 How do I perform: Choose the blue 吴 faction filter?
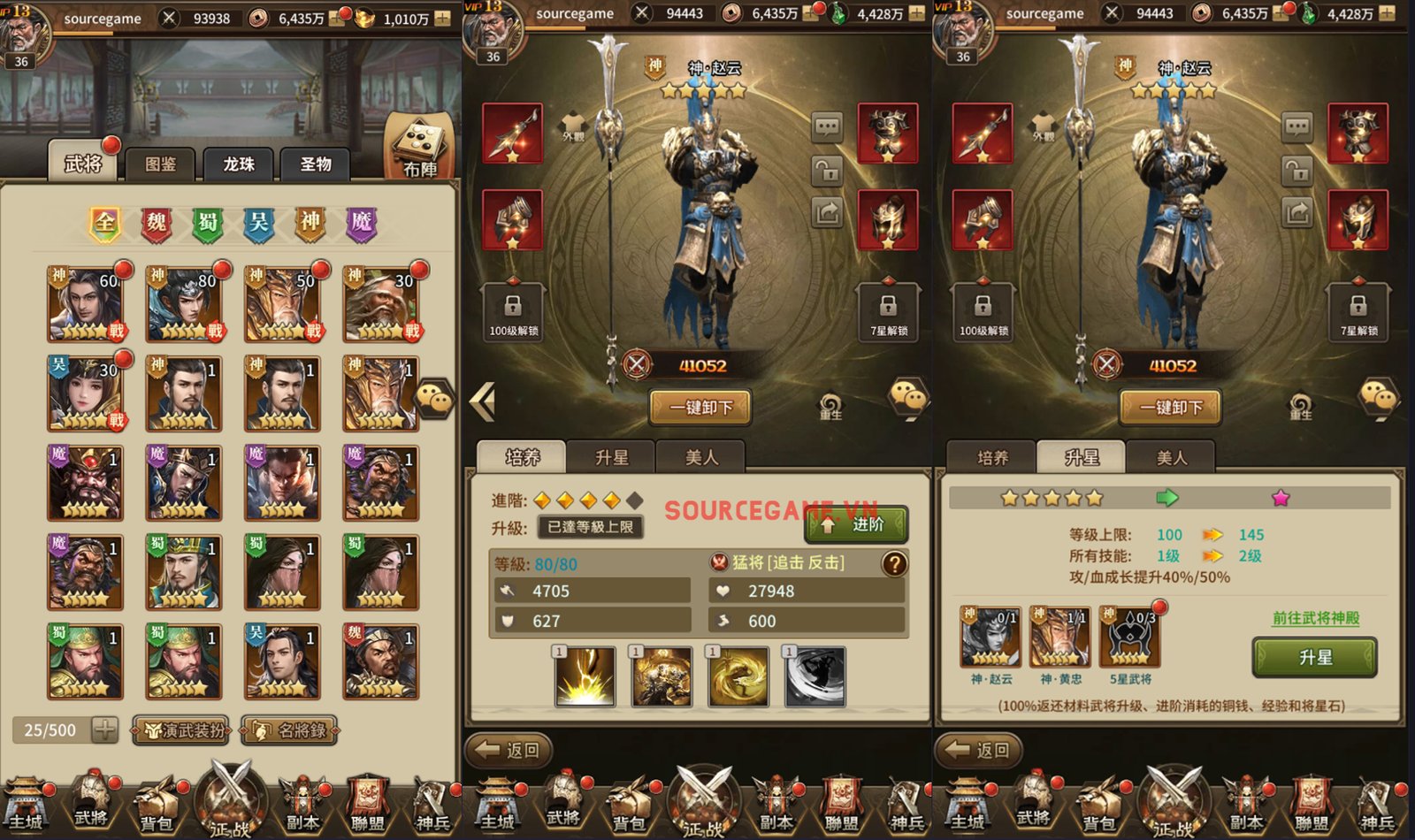tap(259, 223)
